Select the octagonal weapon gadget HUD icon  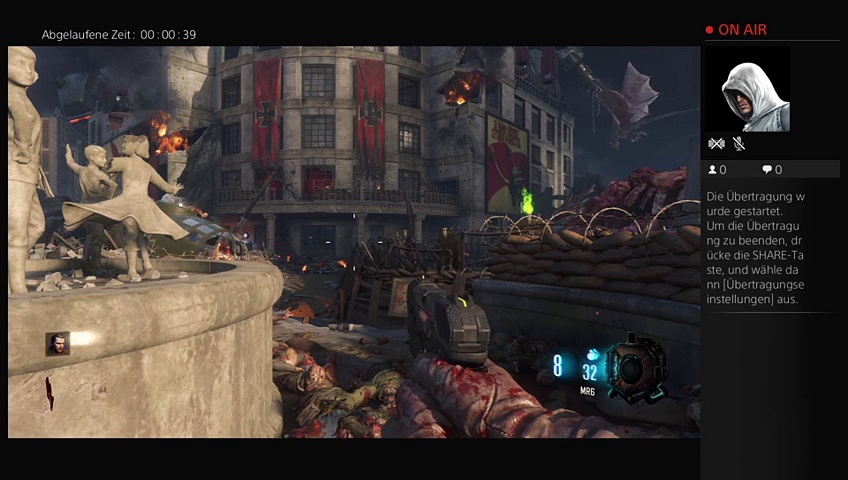(x=636, y=368)
